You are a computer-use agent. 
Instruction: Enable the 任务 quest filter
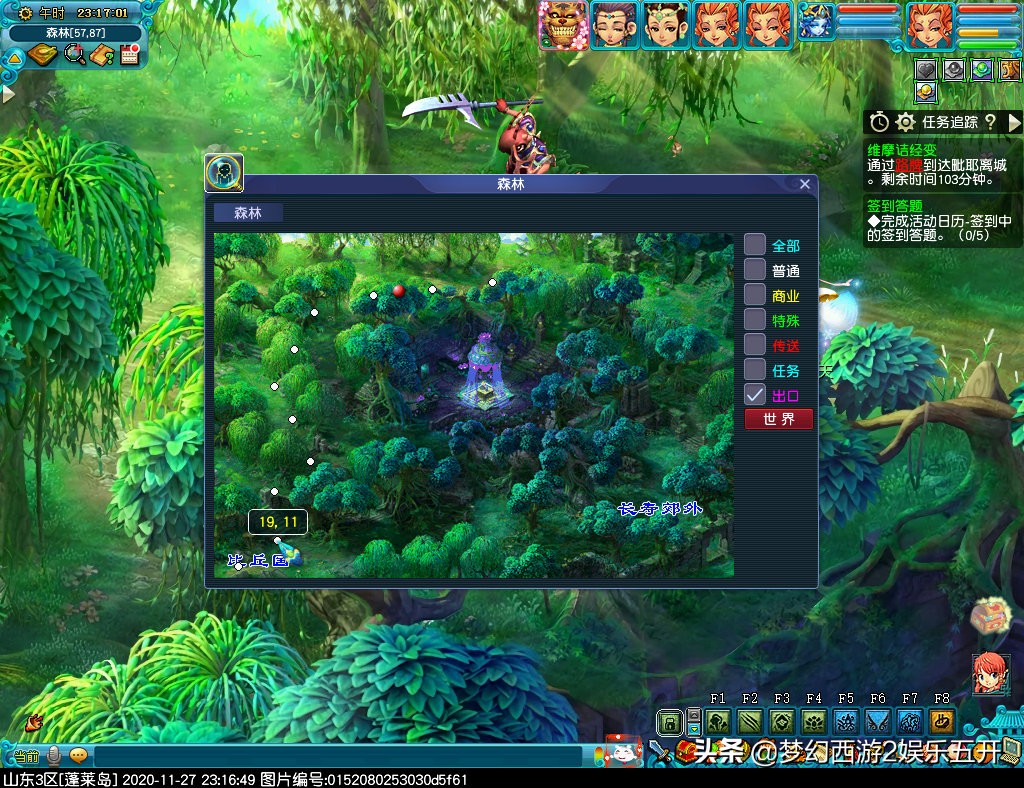click(755, 370)
